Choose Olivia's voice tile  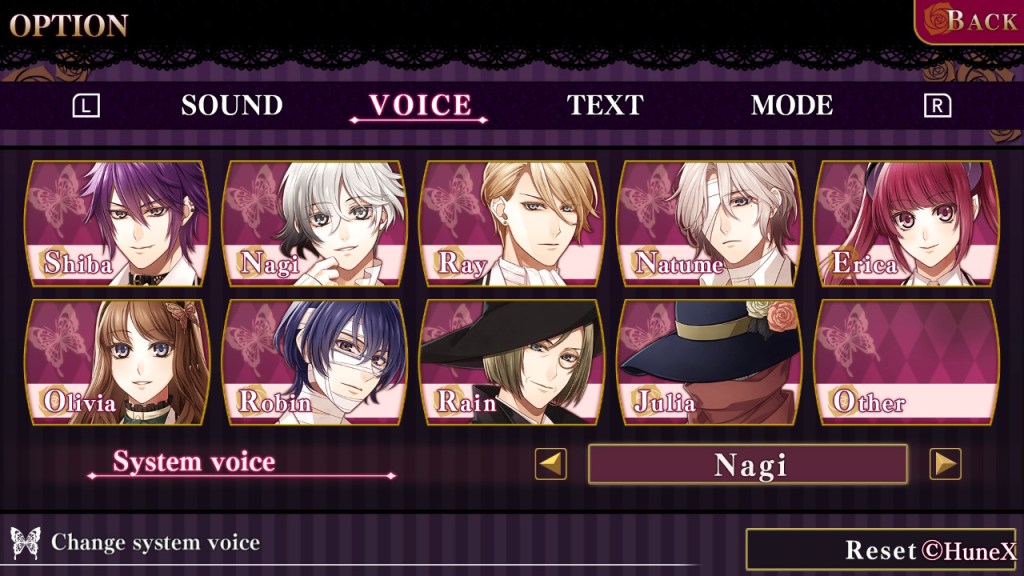(117, 362)
